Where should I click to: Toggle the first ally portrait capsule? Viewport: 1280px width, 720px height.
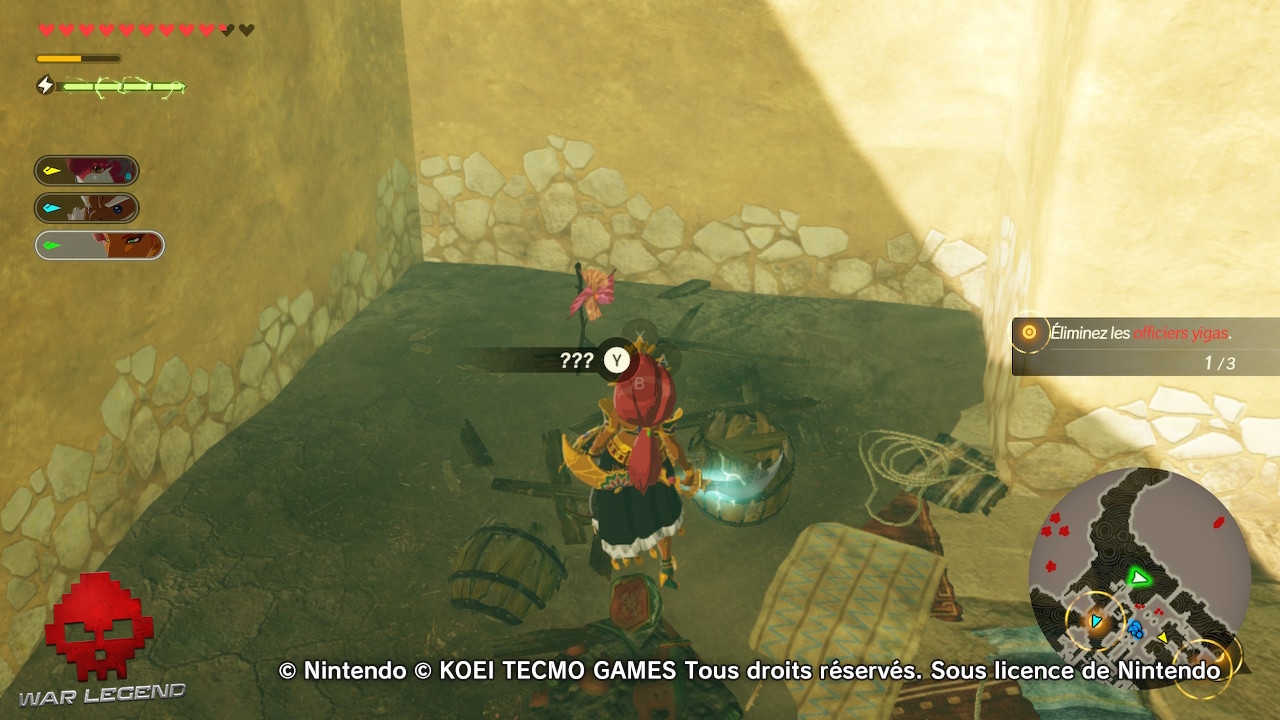(x=86, y=171)
